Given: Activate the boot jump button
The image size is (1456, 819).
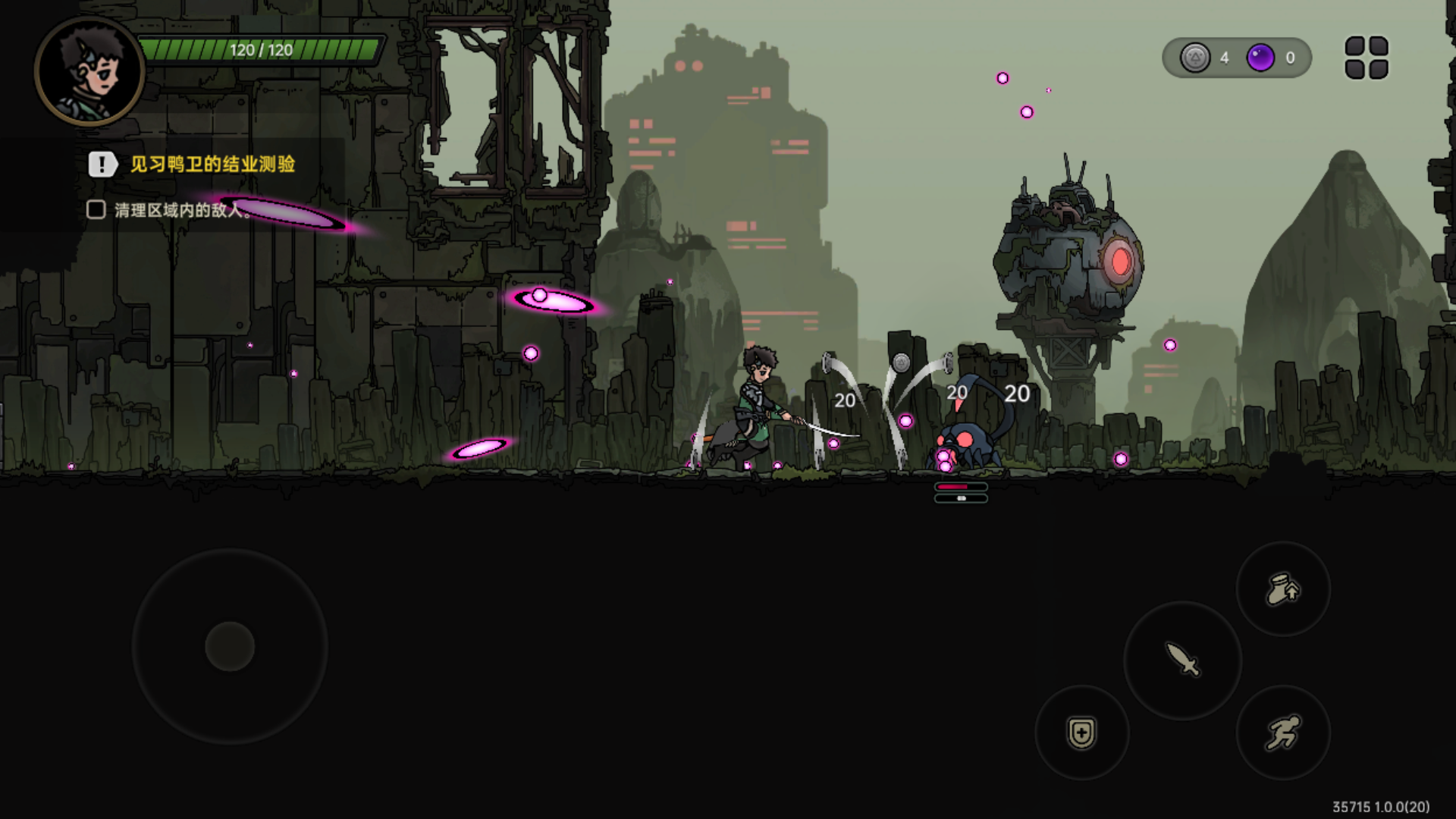Looking at the screenshot, I should [x=1283, y=589].
